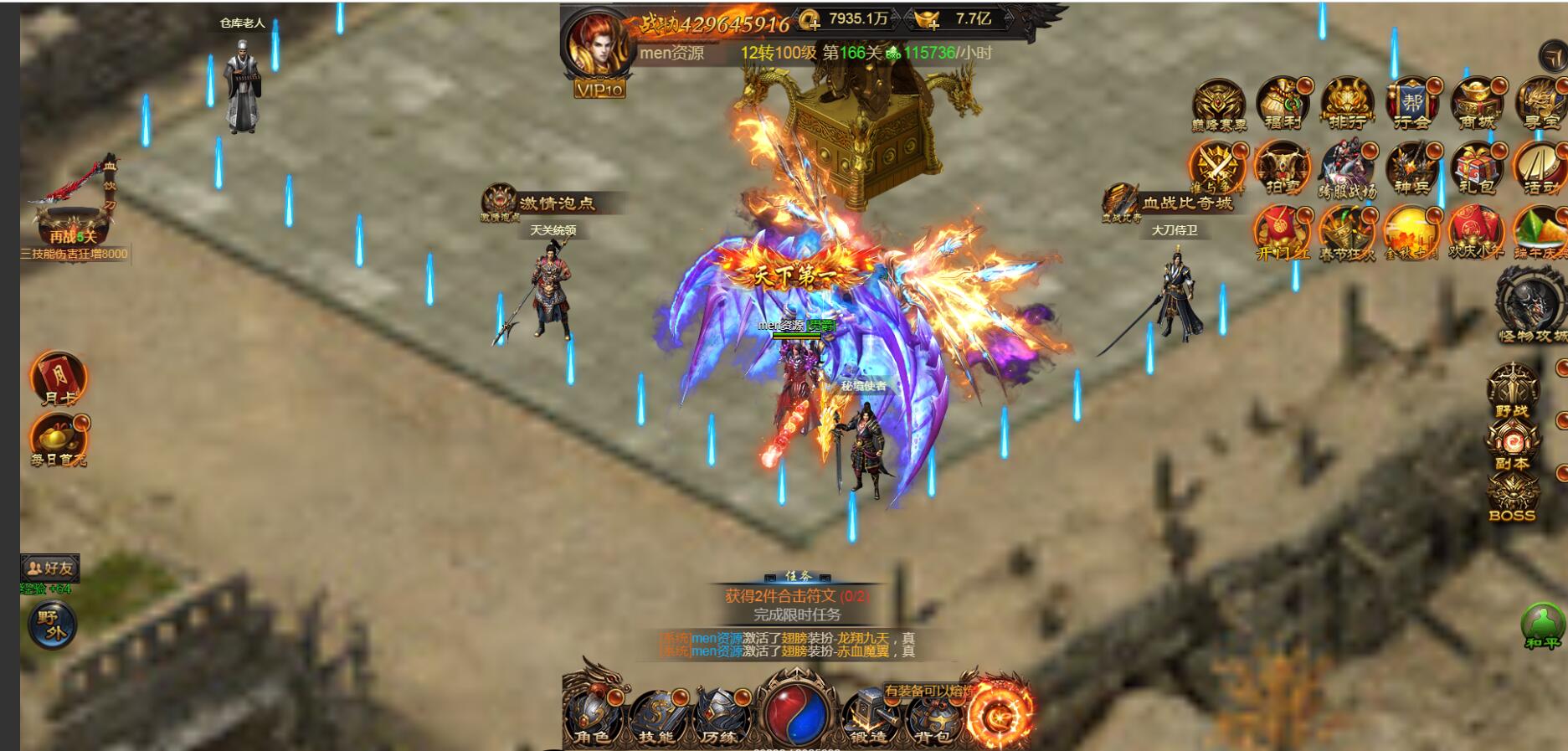The width and height of the screenshot is (1568, 751).
Task: Toggle the 和平 peace attack mode
Action: click(1542, 626)
